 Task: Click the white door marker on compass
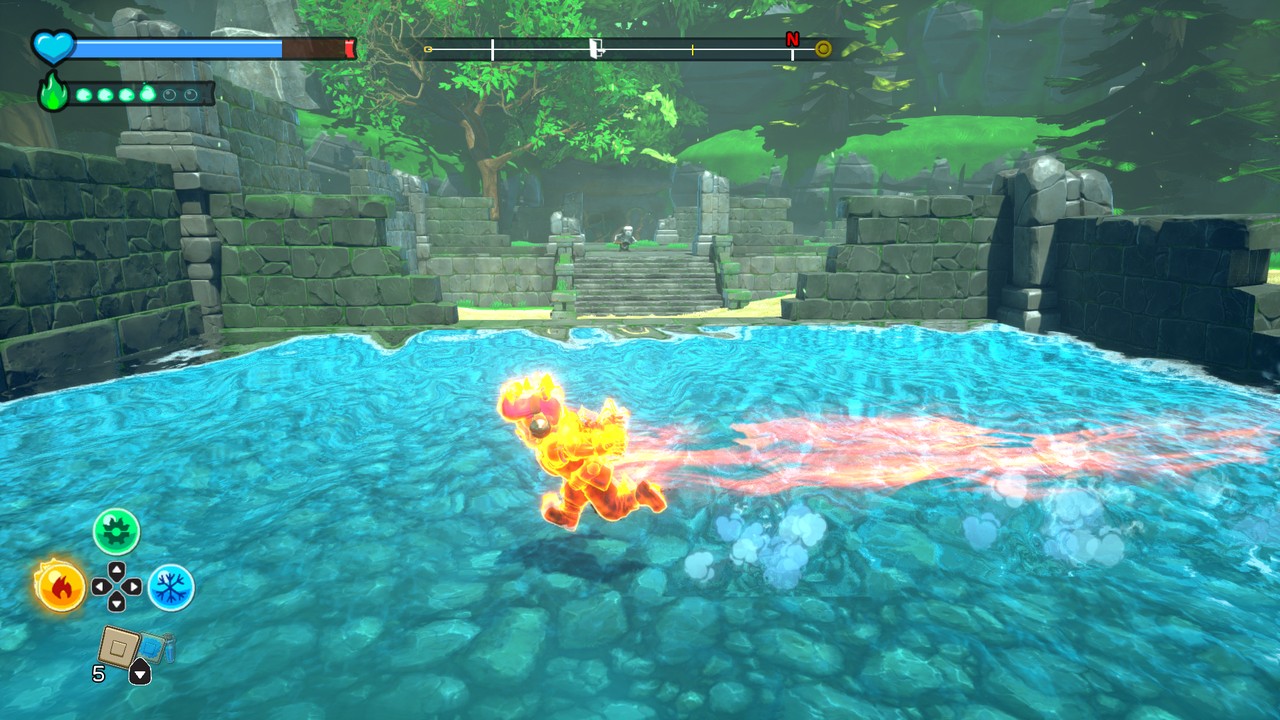tap(596, 48)
